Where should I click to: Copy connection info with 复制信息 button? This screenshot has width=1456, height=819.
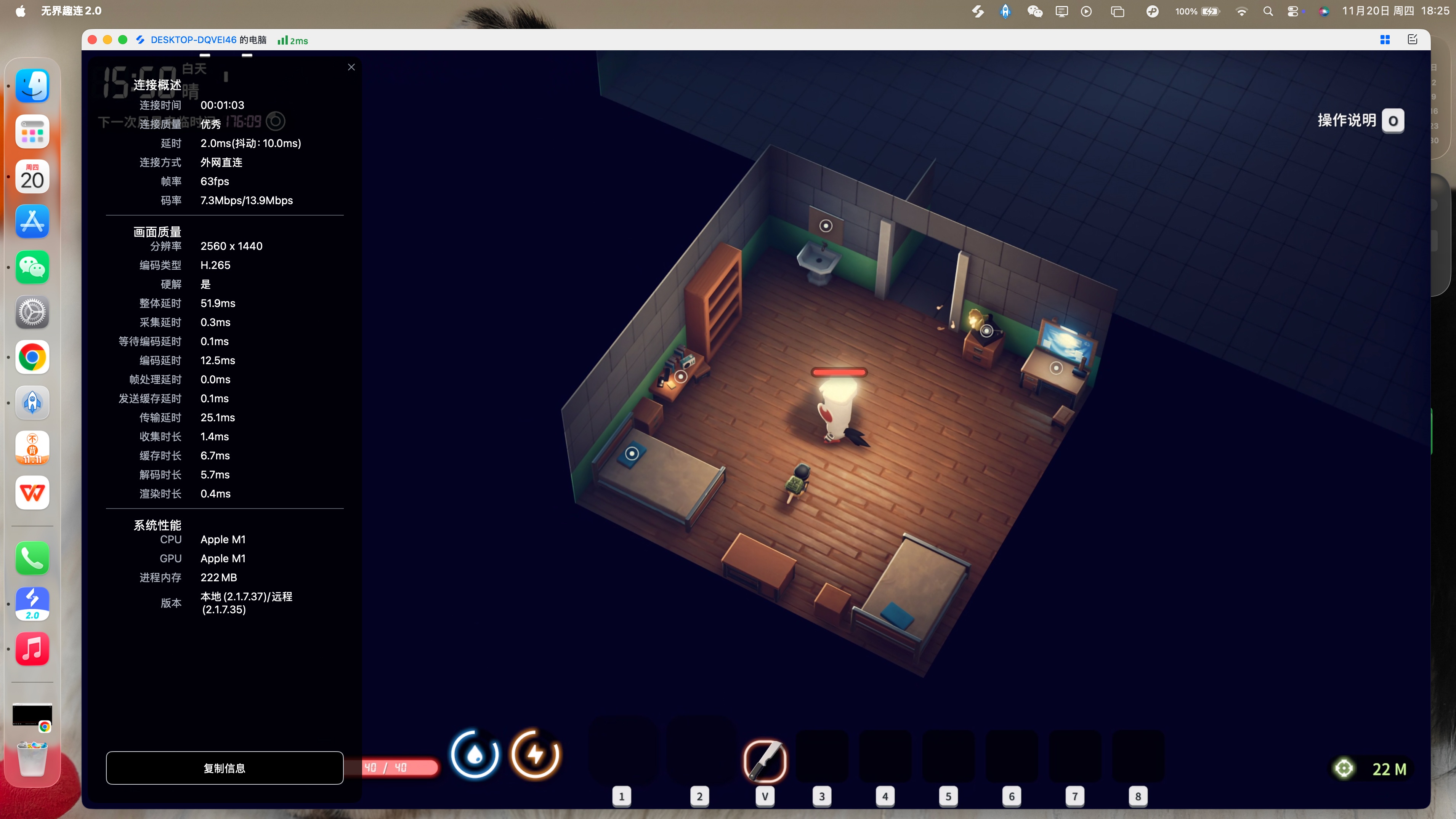point(224,768)
